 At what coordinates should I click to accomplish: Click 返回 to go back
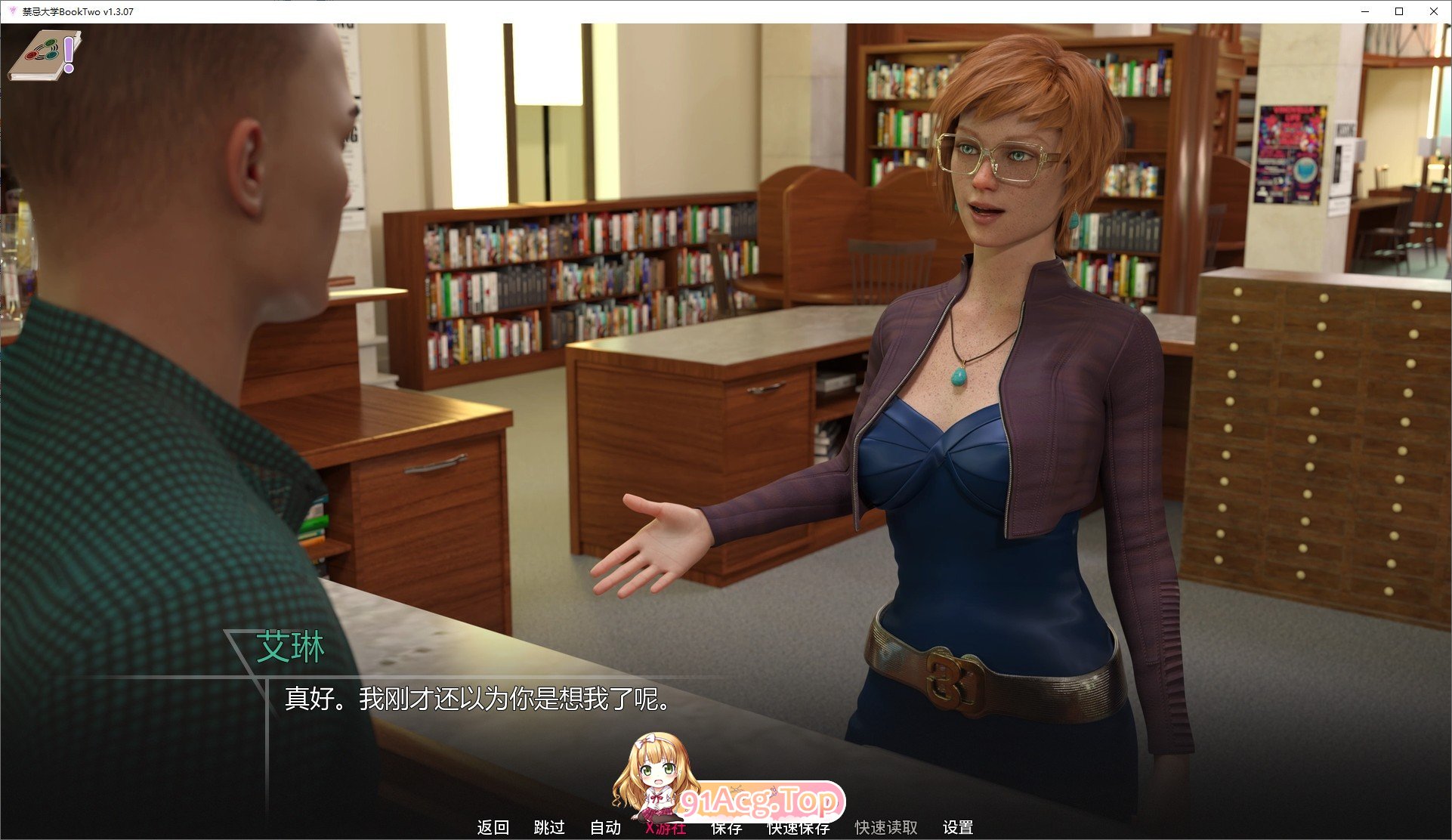492,827
